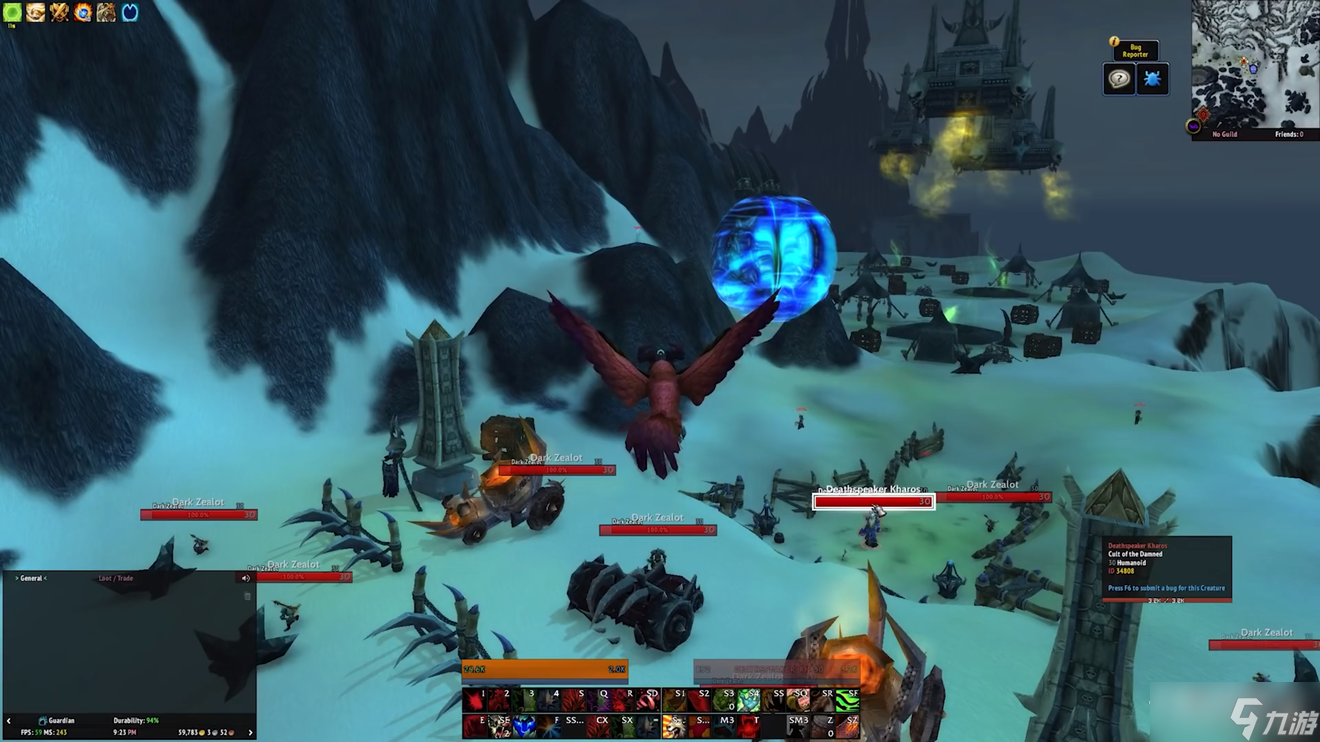The image size is (1320, 742).
Task: Select the Deathspeaker Kharos nameplate
Action: tap(873, 501)
